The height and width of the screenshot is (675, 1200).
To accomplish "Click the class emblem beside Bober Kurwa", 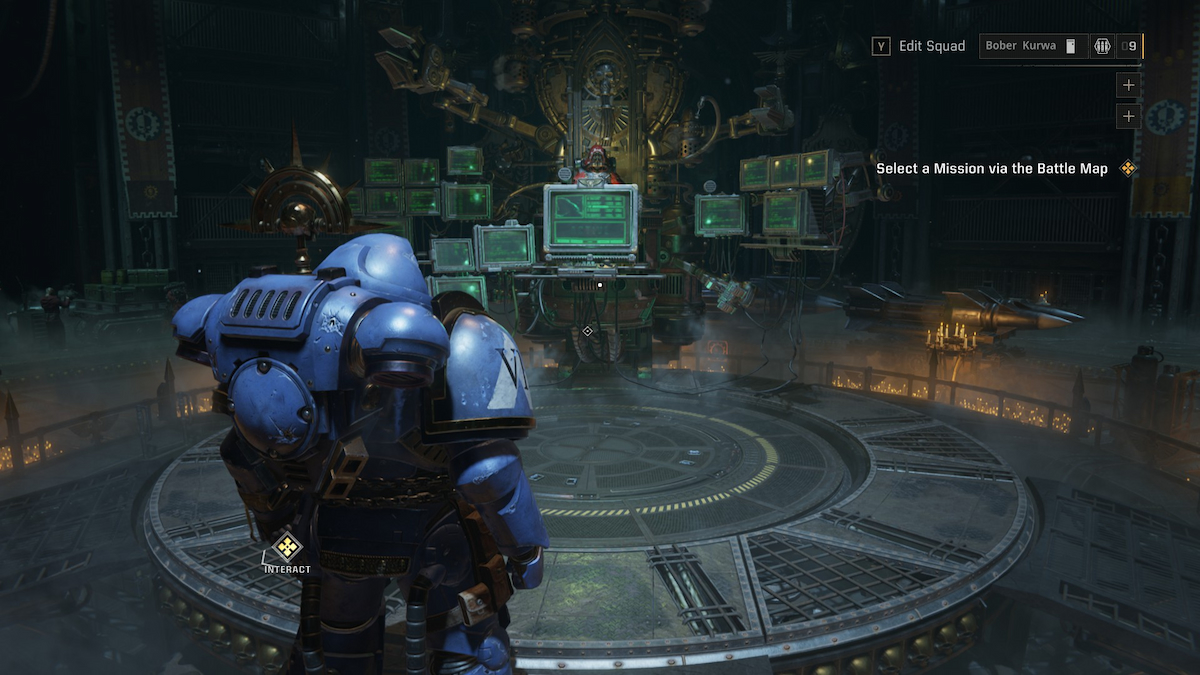I will pyautogui.click(x=1102, y=46).
